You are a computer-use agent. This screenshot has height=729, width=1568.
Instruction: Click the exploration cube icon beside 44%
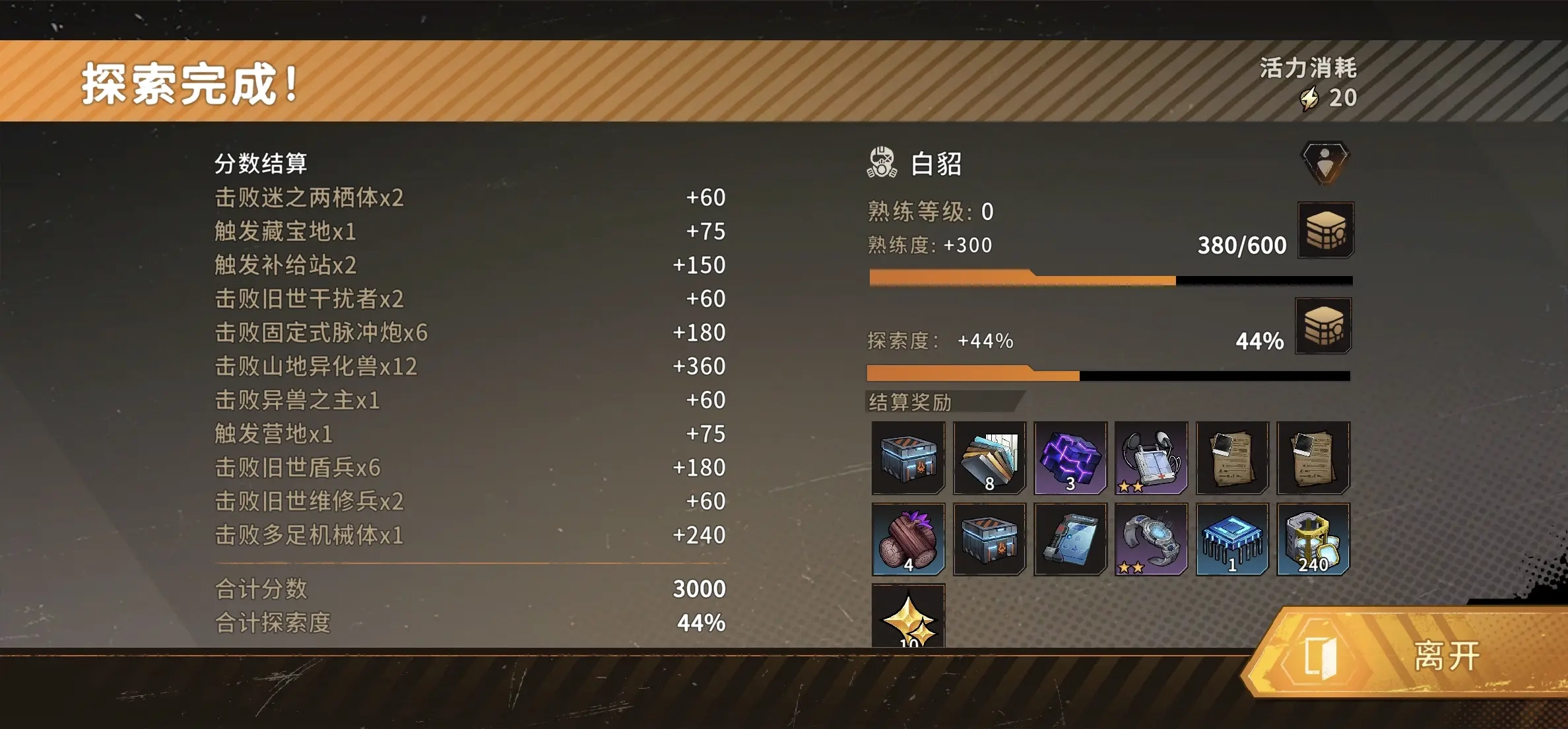coord(1324,325)
